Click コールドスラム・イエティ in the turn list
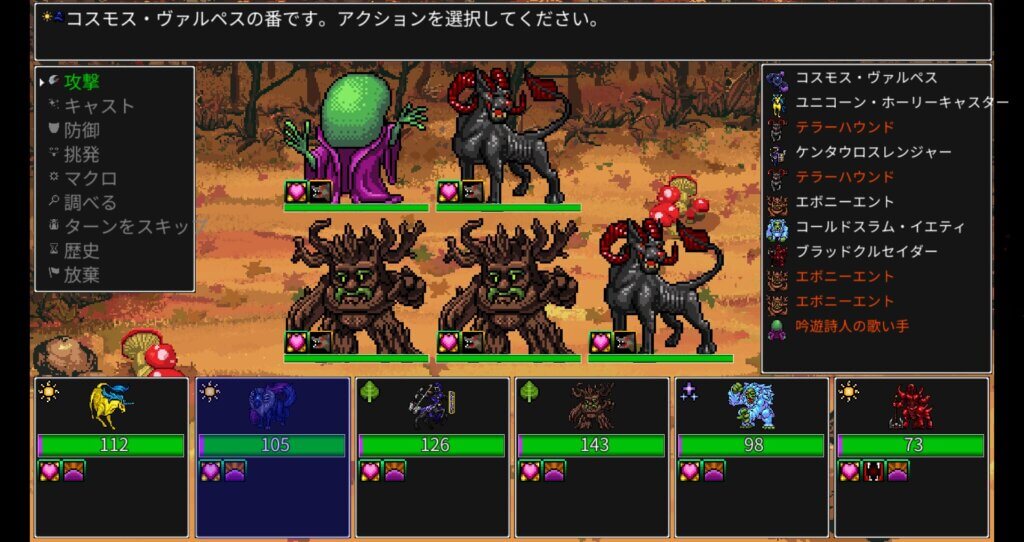 [872, 227]
